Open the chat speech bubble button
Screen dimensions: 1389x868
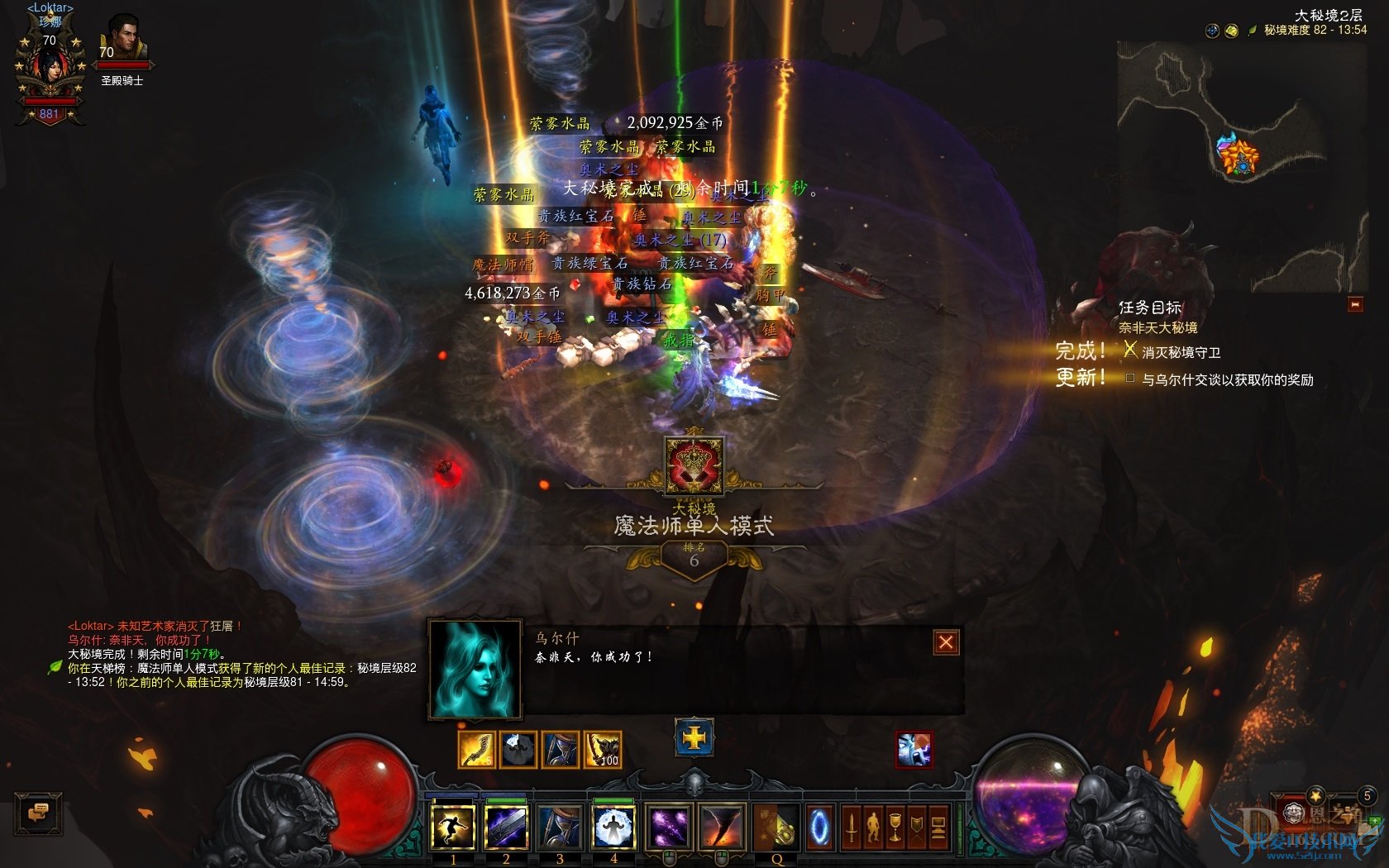coord(38,813)
